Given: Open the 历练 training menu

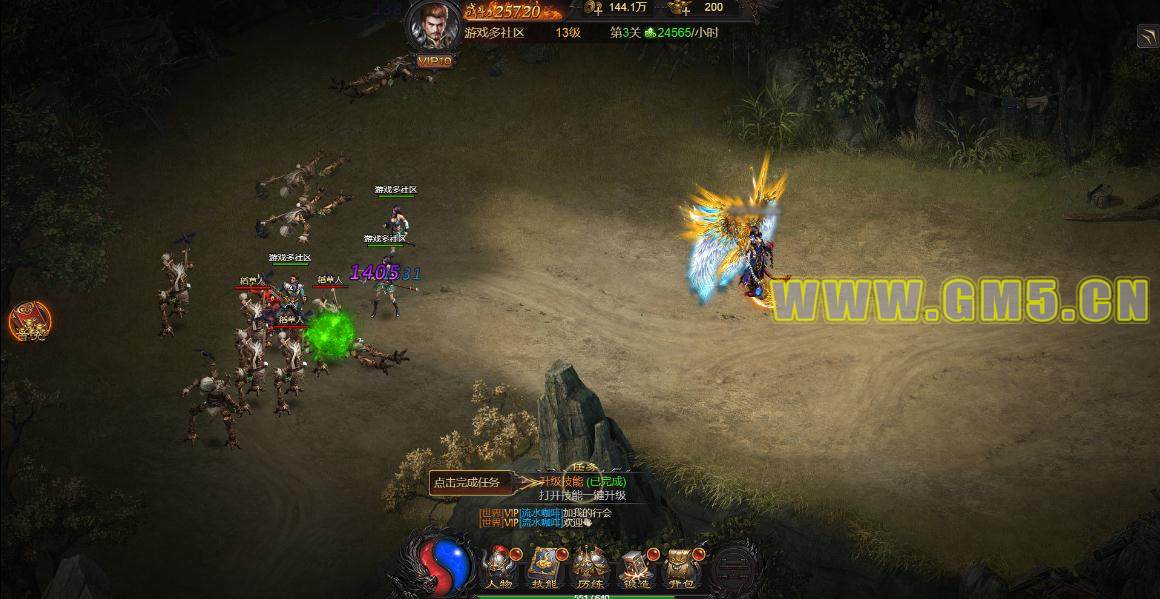Looking at the screenshot, I should (x=588, y=568).
